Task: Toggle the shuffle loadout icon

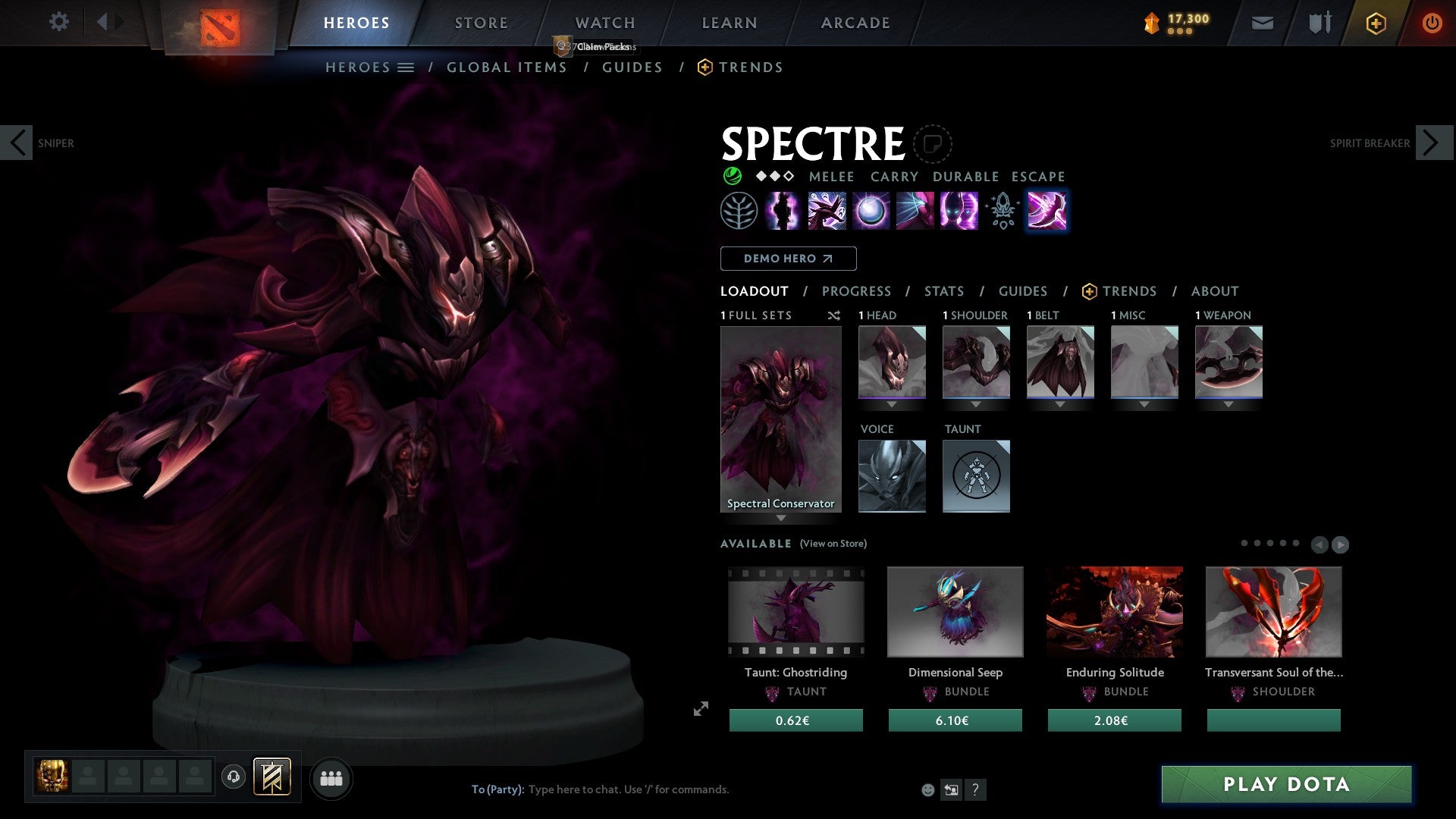Action: point(834,315)
